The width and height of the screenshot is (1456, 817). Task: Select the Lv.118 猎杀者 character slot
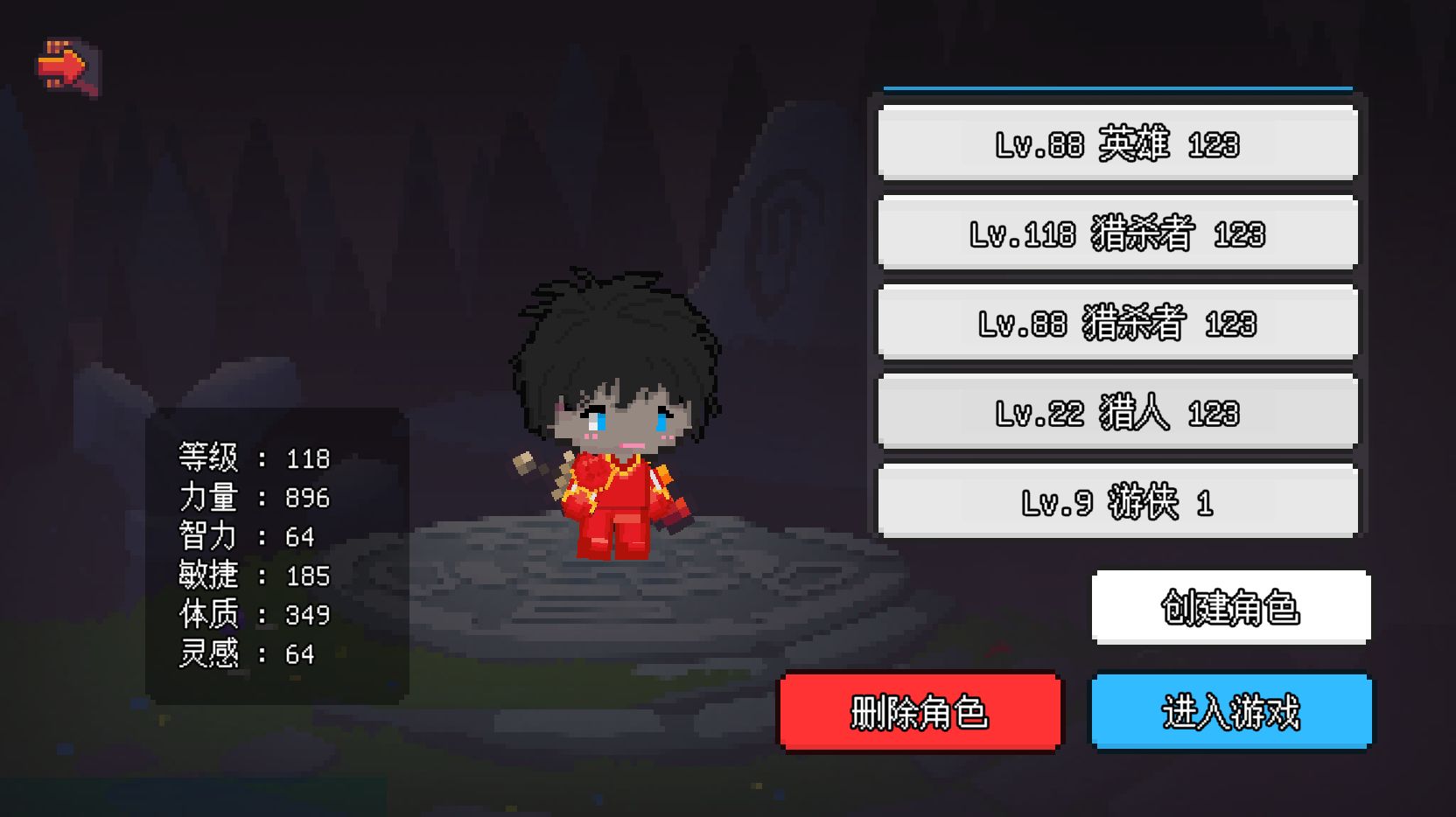point(1118,234)
